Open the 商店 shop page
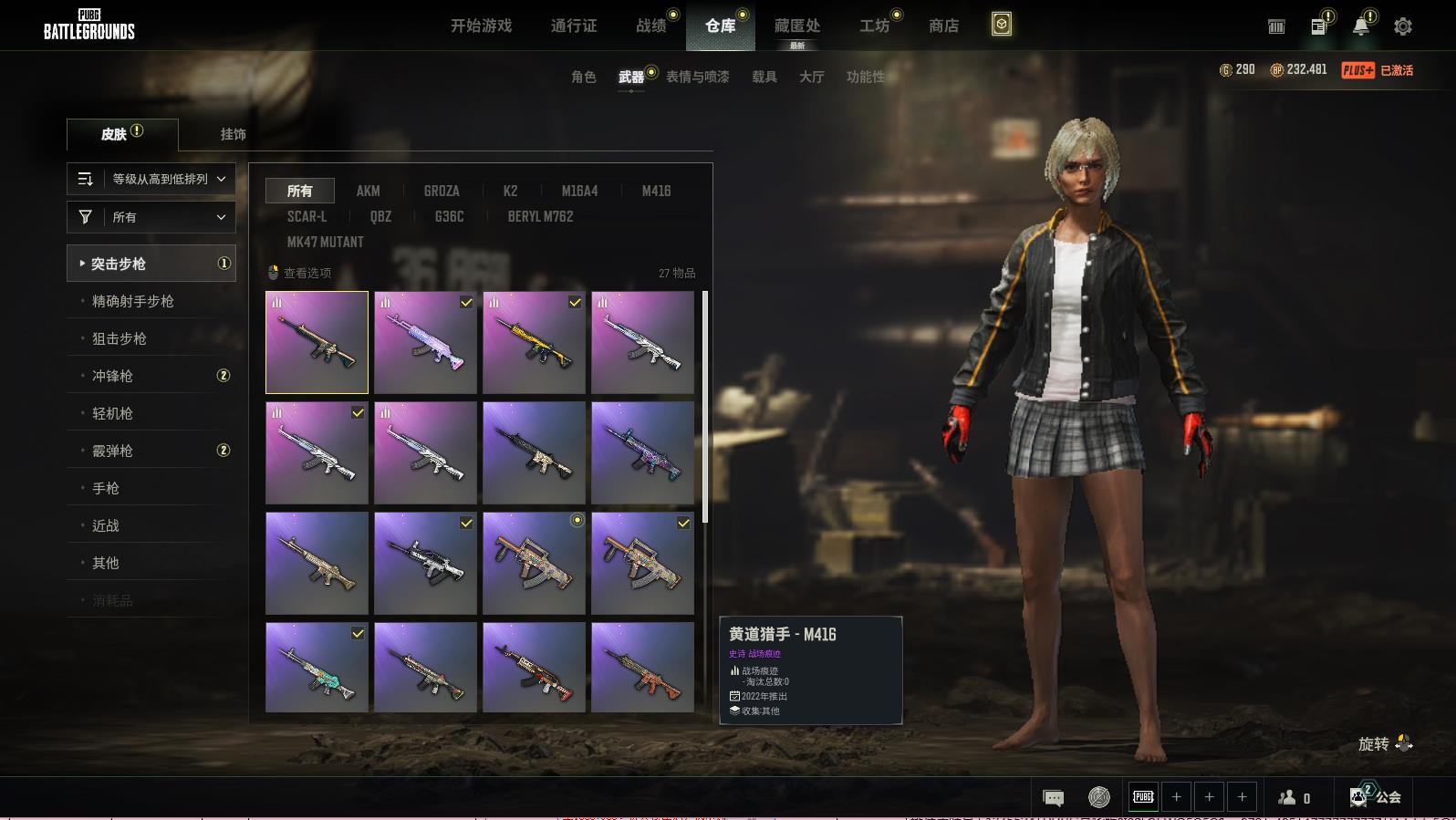Image resolution: width=1456 pixels, height=820 pixels. 943,26
